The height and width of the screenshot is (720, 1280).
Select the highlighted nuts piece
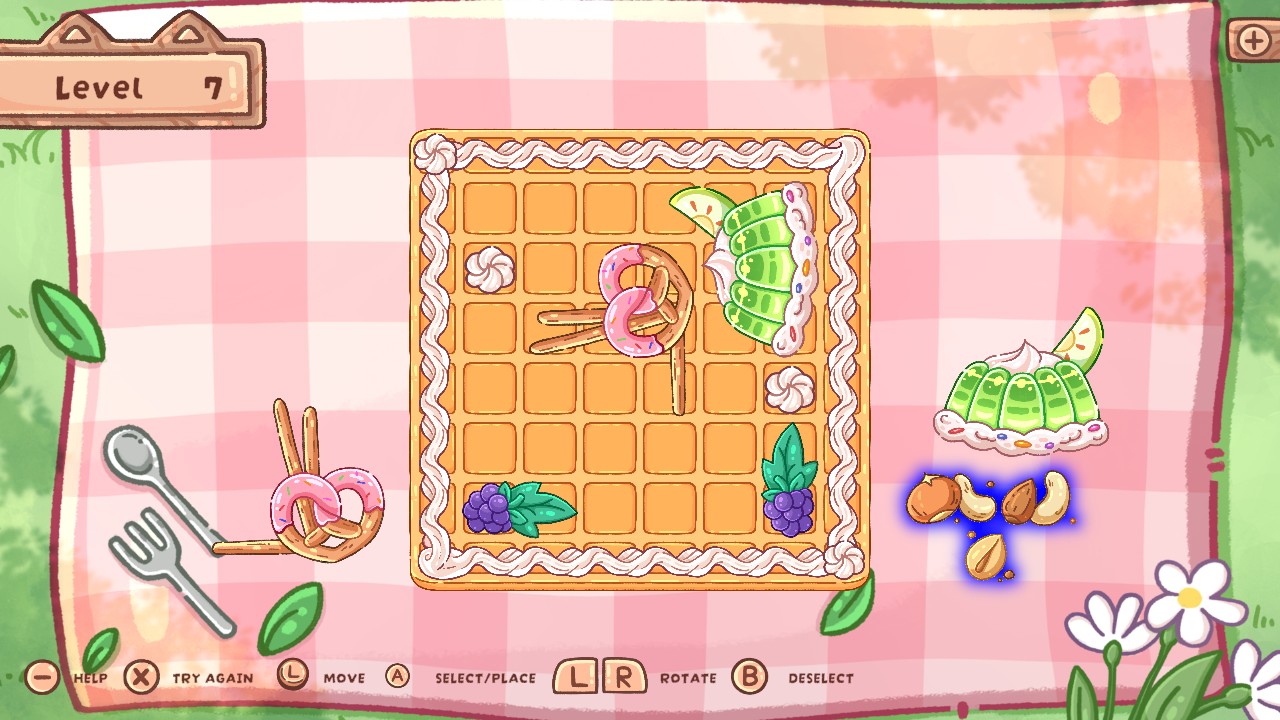pyautogui.click(x=990, y=510)
